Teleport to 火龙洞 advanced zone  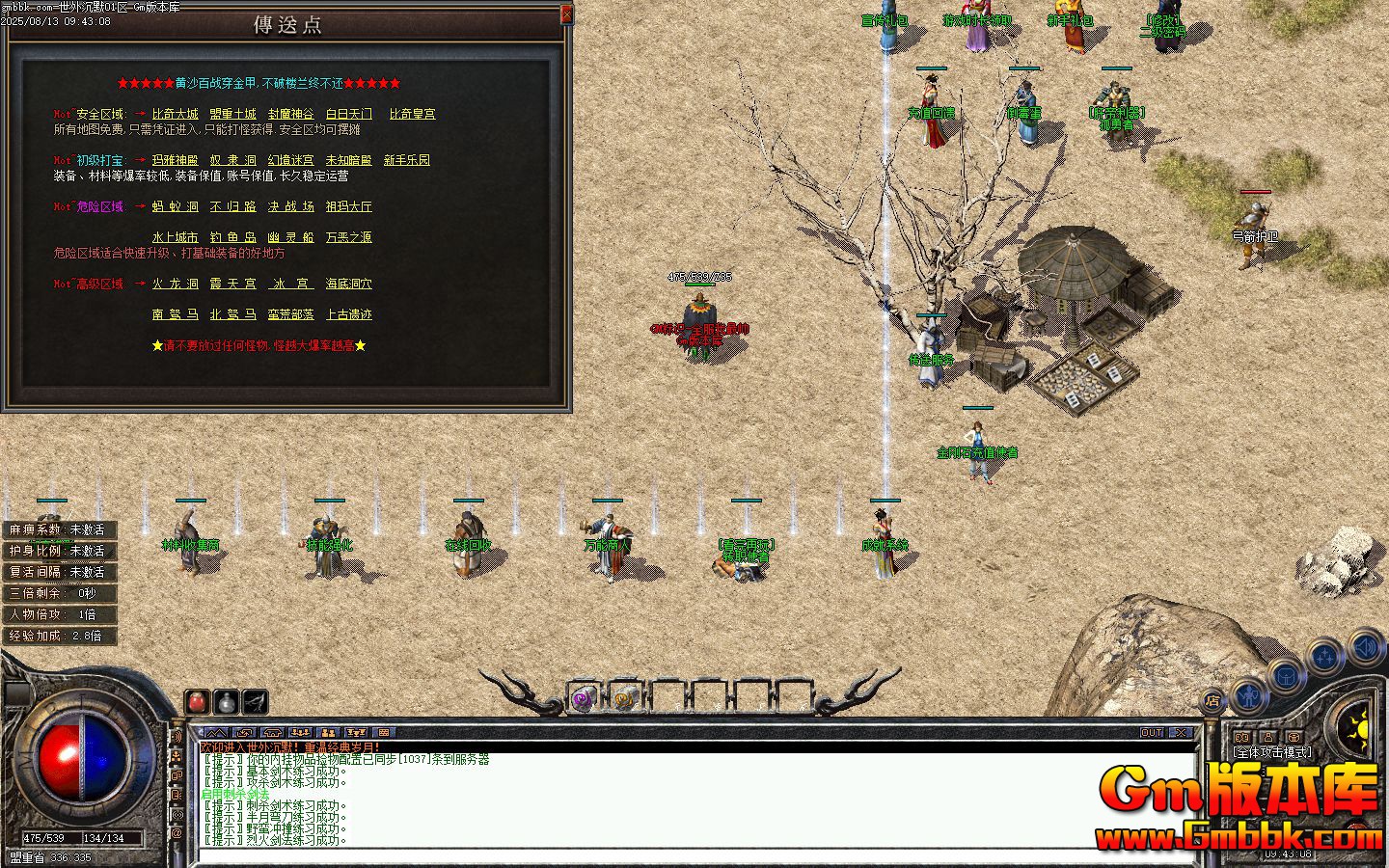click(175, 284)
